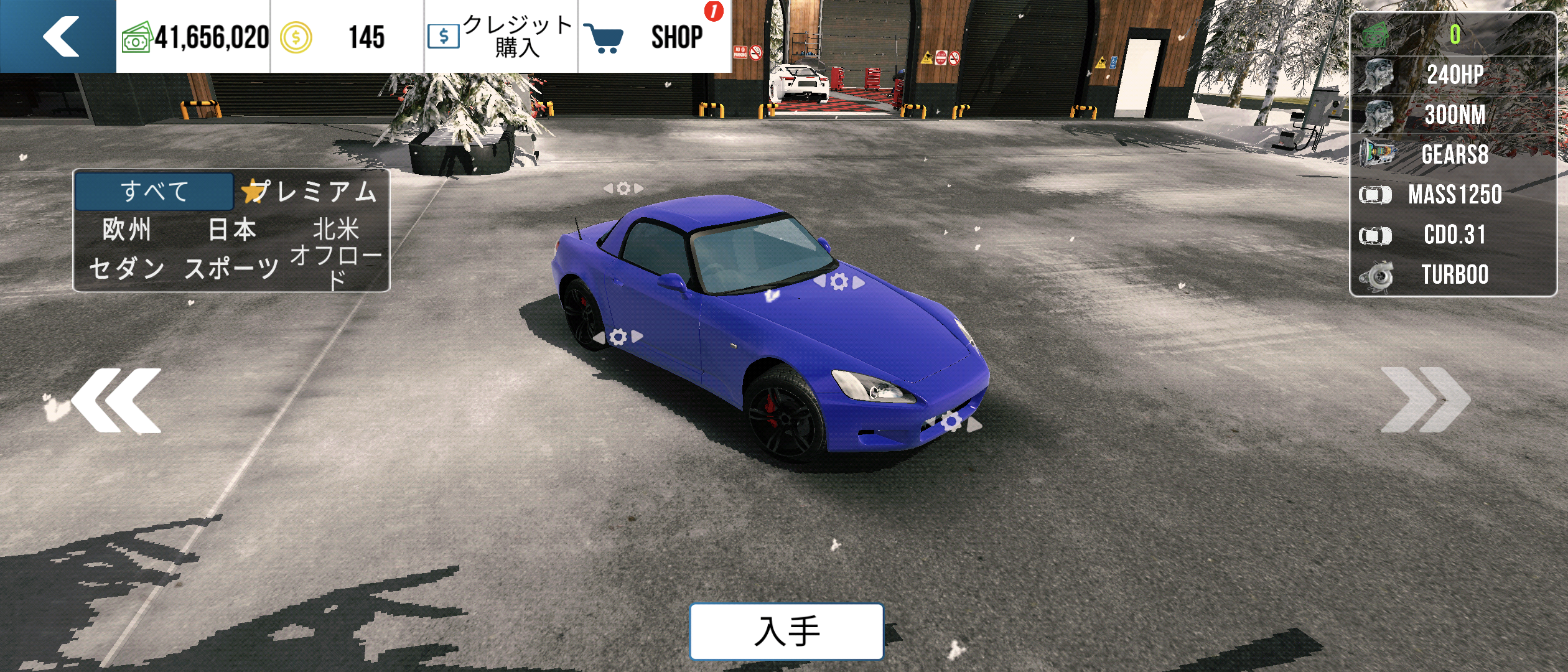This screenshot has height=672, width=1568.
Task: Click the gear control at the front bumper
Action: [x=951, y=422]
